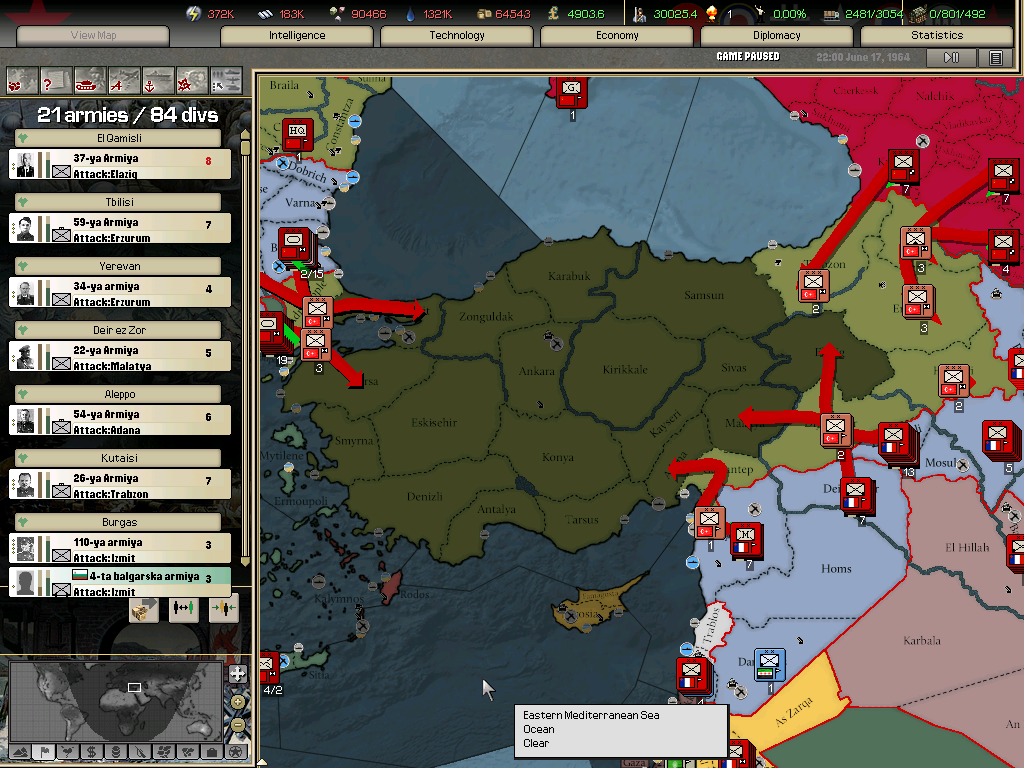
Task: Show naval units with the anchor icon
Action: [157, 79]
